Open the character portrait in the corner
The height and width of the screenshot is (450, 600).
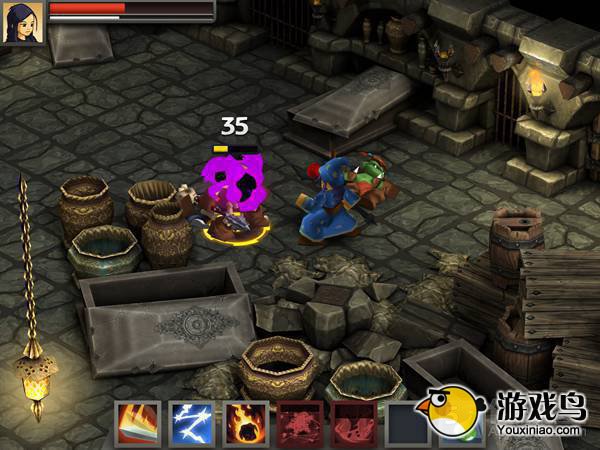[20, 22]
